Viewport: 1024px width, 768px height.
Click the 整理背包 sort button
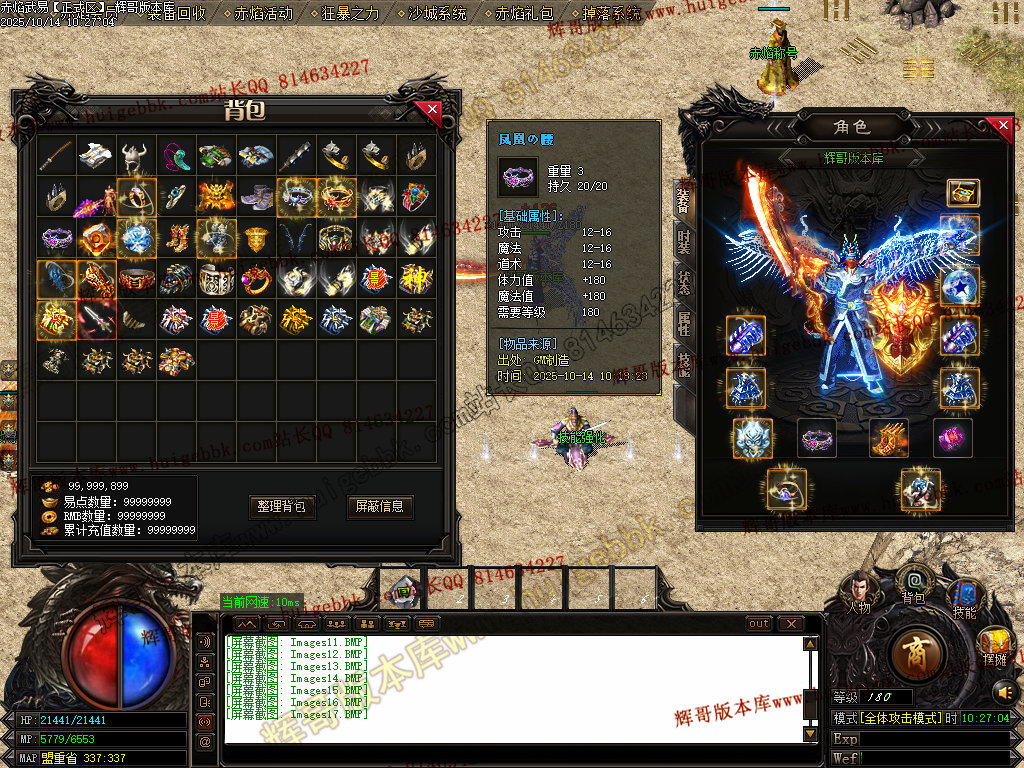click(283, 507)
